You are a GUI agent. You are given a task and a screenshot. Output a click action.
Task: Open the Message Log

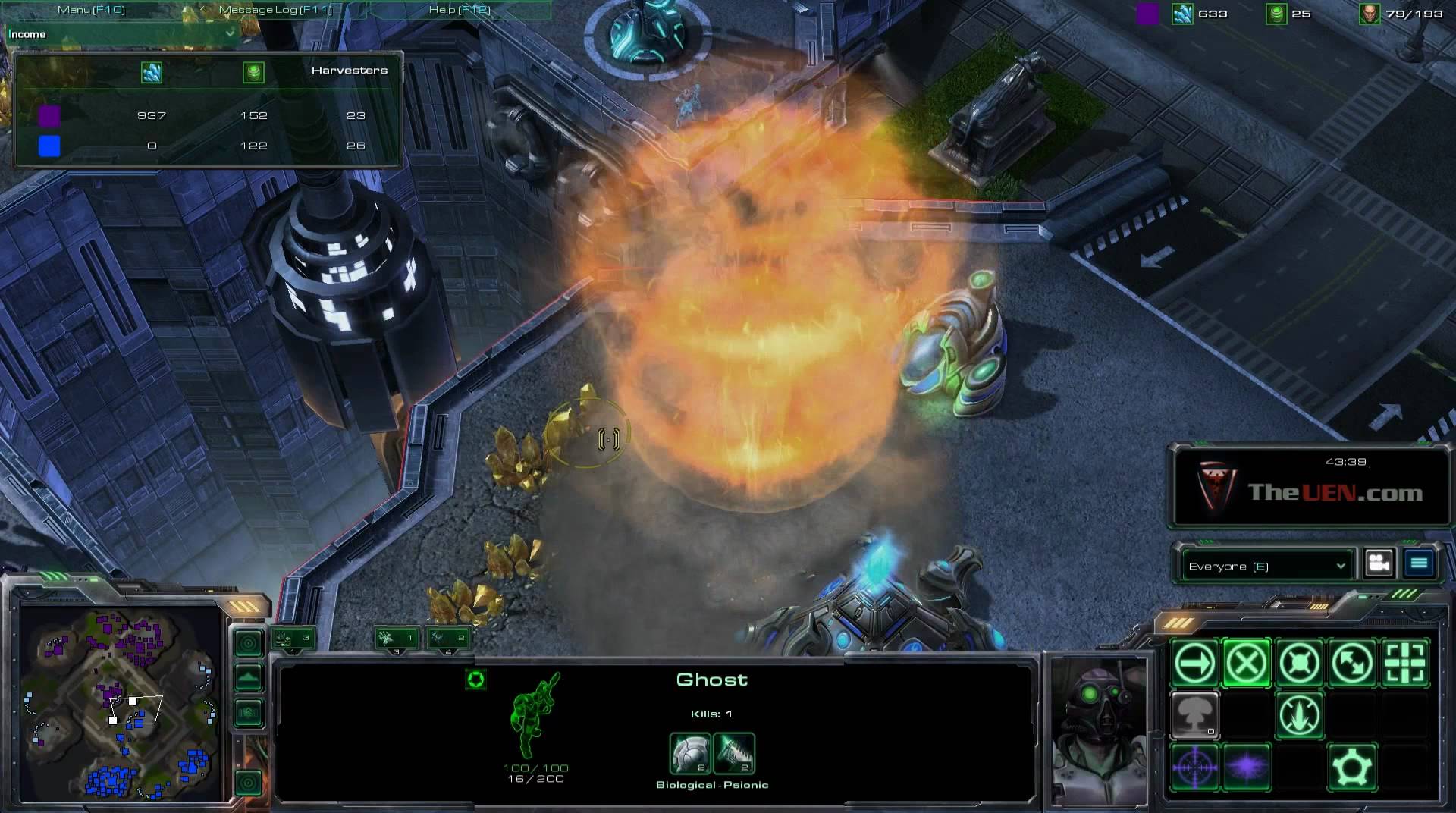[x=275, y=10]
